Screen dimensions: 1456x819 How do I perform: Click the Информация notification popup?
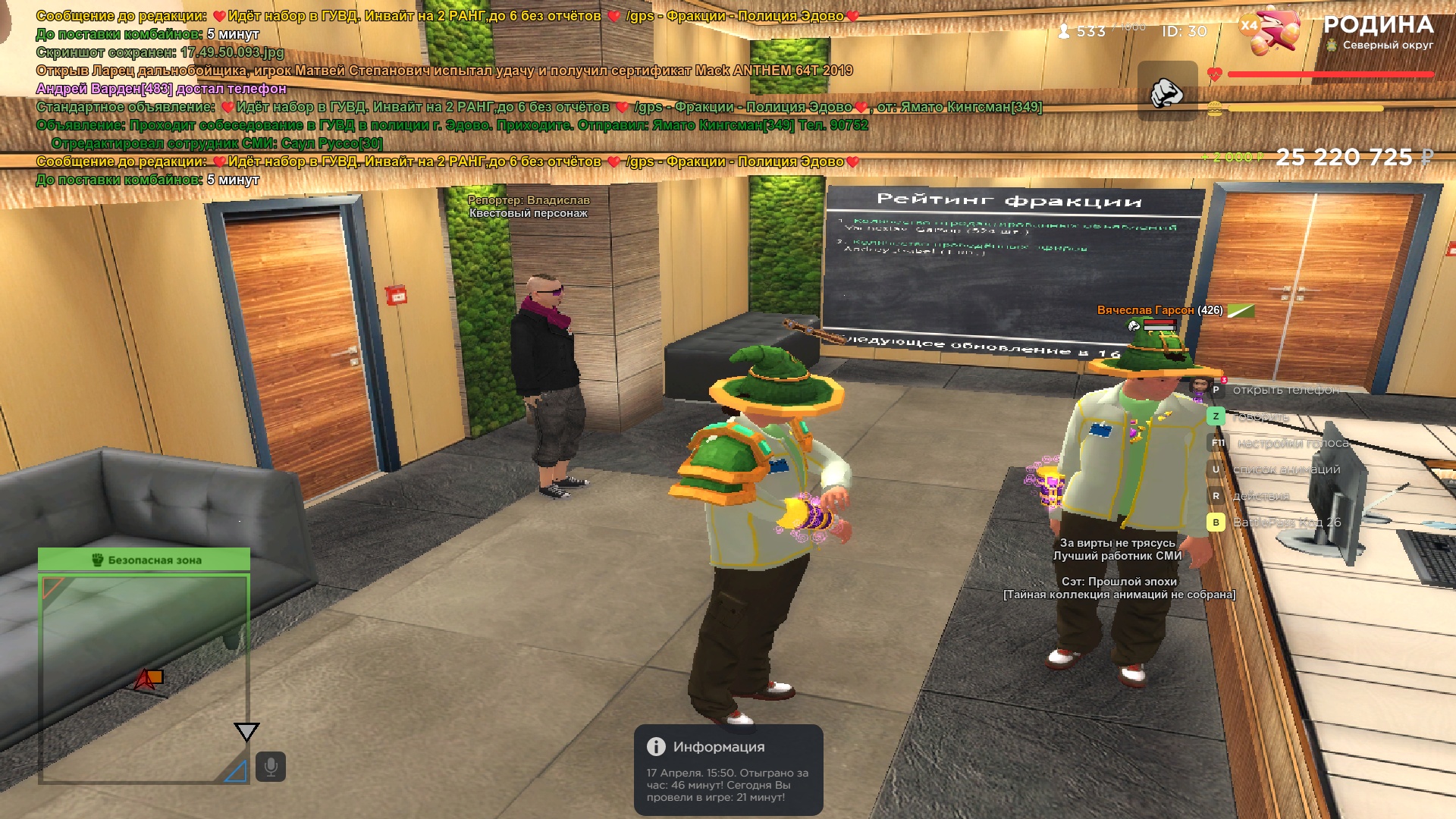pyautogui.click(x=728, y=770)
